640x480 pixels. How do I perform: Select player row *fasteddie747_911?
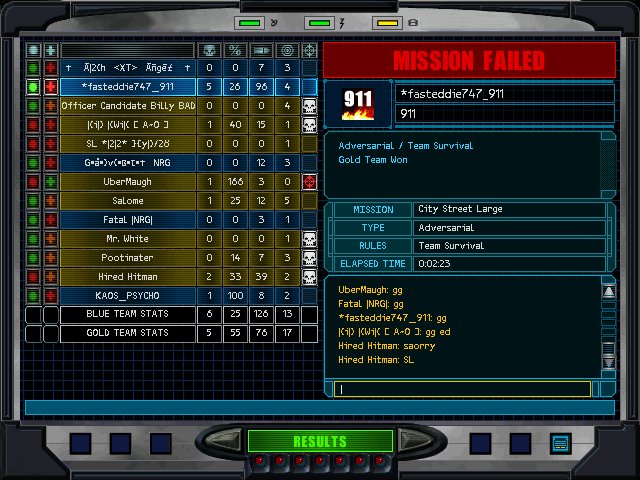click(x=127, y=87)
